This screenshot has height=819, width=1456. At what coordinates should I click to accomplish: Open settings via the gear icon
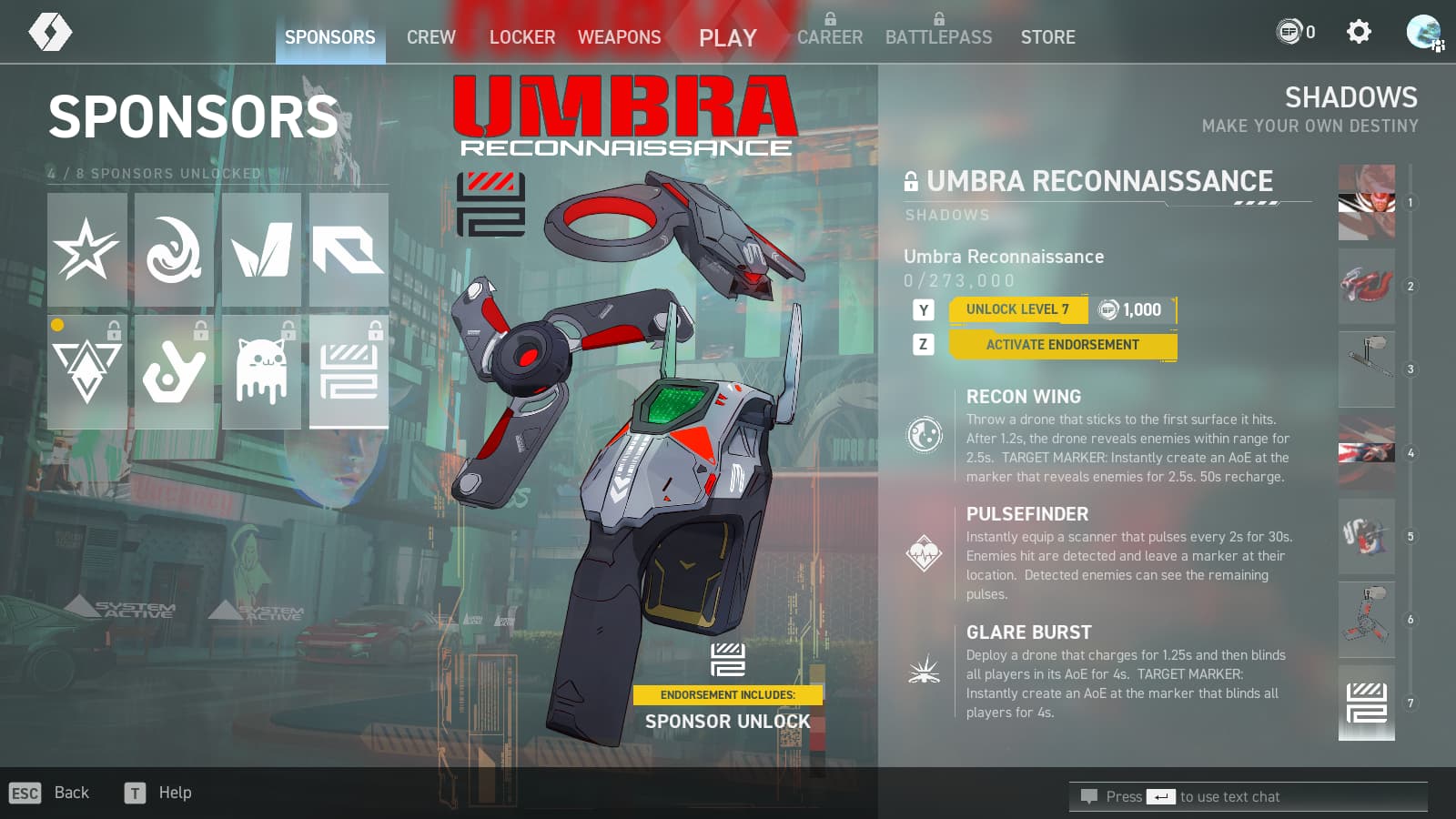1358,33
